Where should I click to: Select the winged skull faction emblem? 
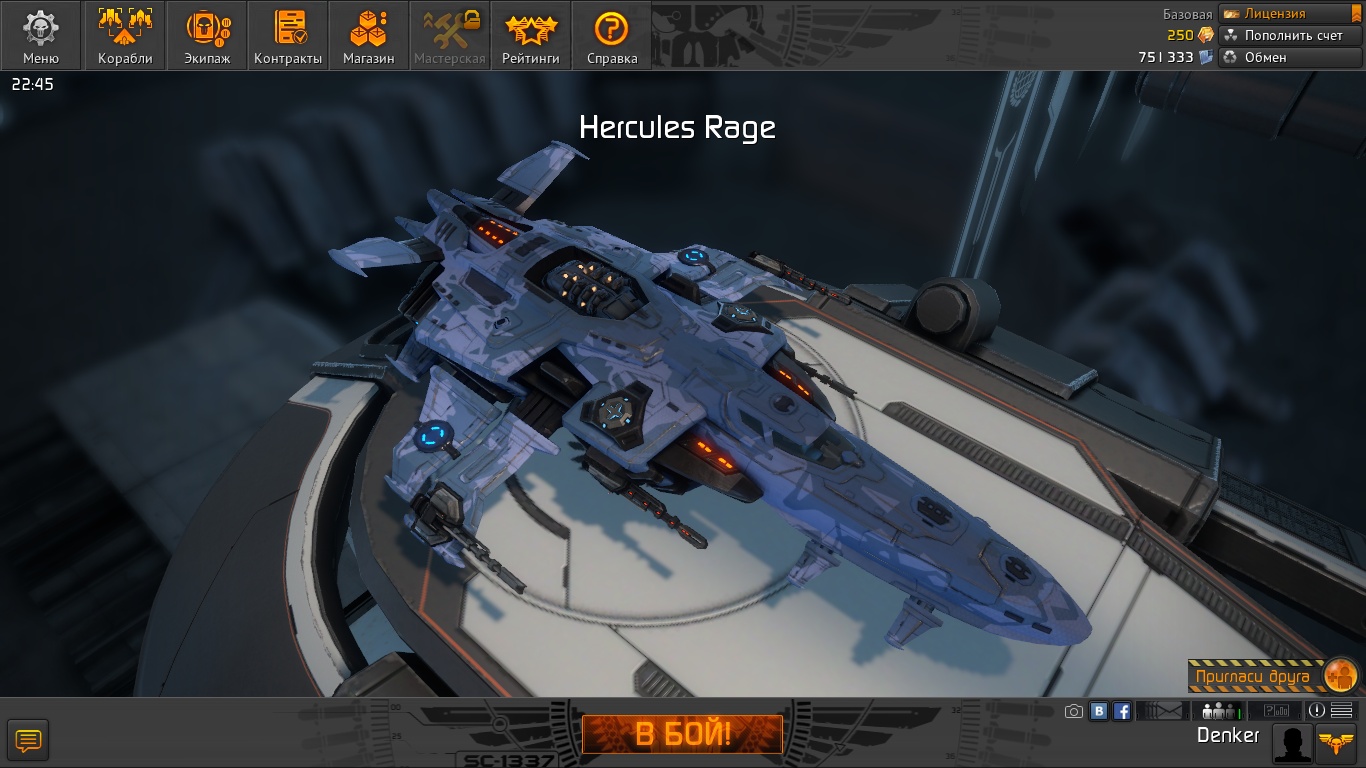pyautogui.click(x=1338, y=743)
